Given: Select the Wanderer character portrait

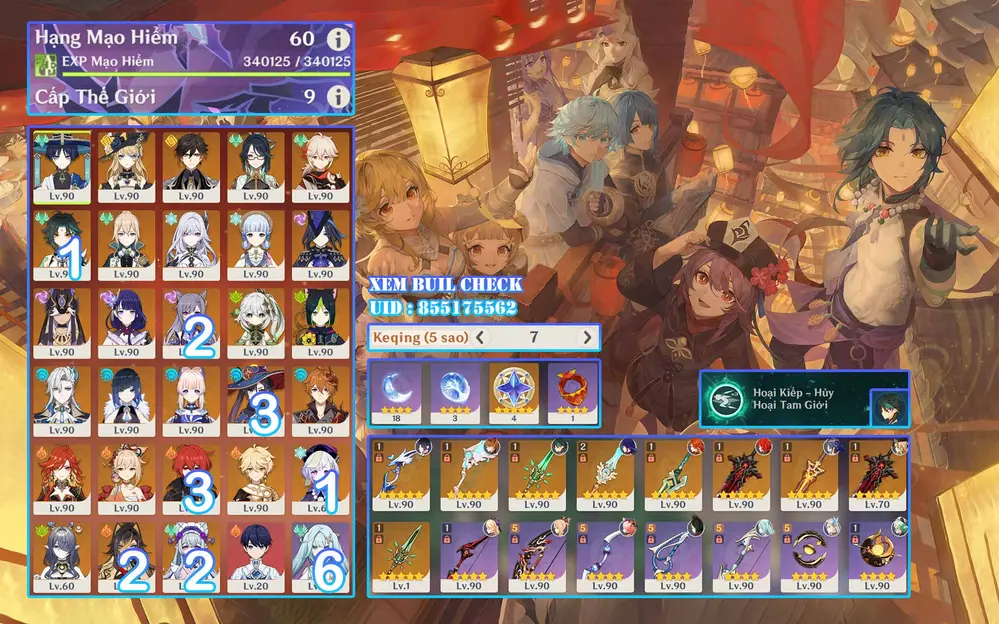Looking at the screenshot, I should (x=62, y=166).
